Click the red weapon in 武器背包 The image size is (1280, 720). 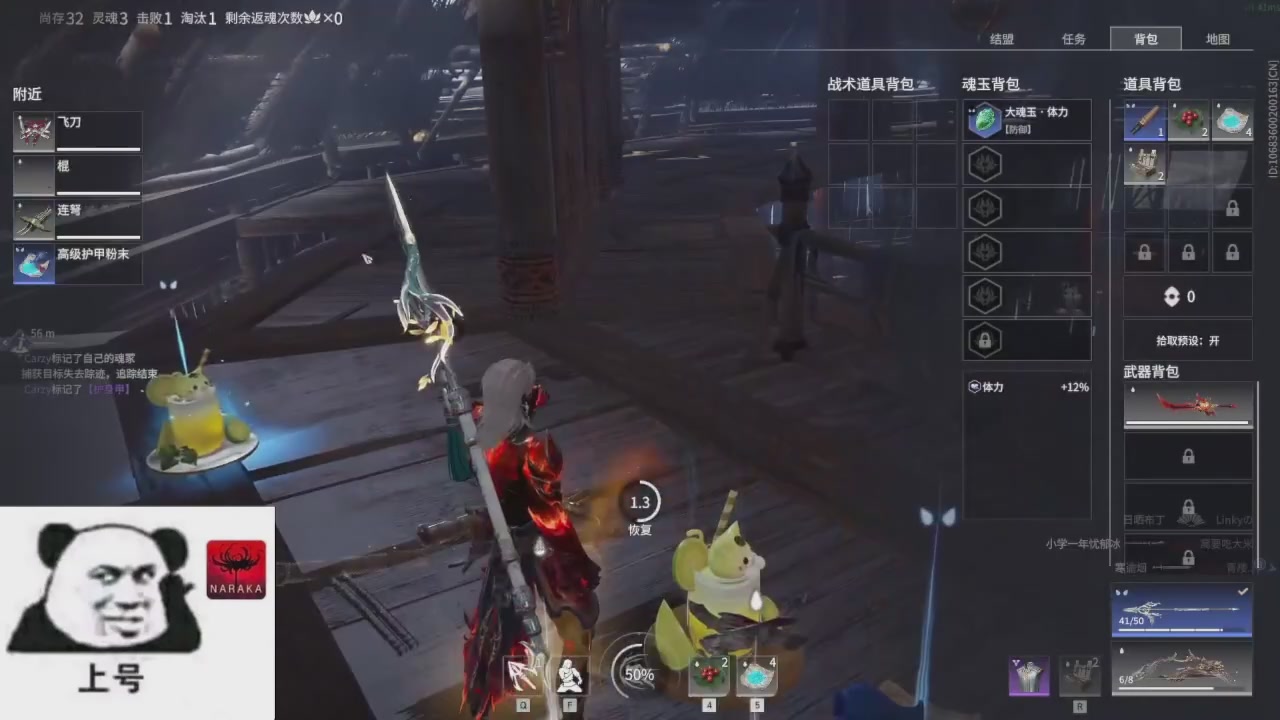click(1188, 405)
